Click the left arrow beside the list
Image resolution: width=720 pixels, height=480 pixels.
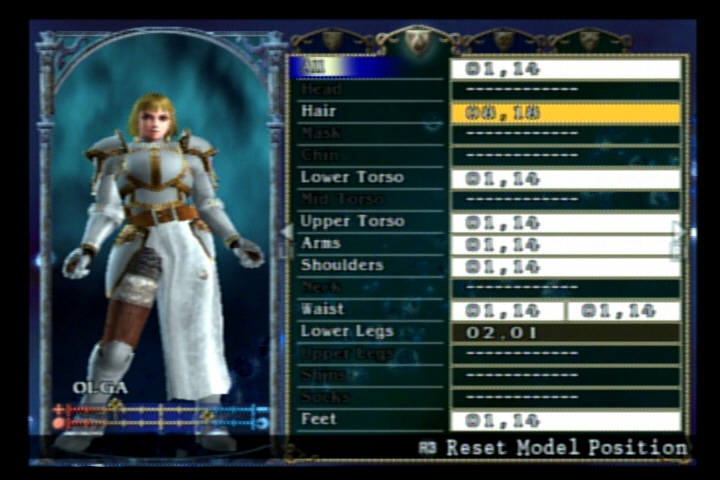286,232
